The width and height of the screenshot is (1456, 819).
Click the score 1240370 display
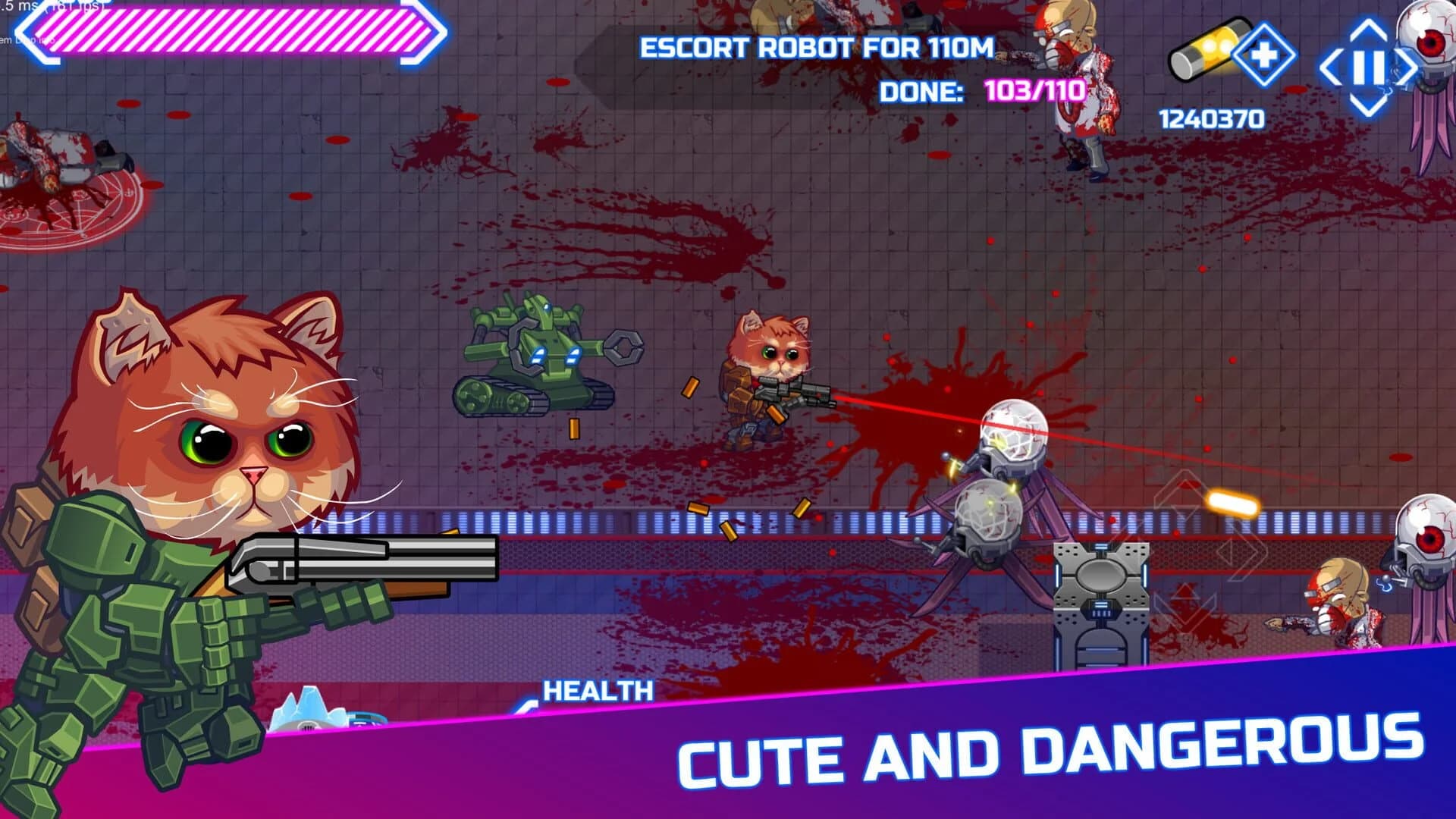coord(1211,118)
